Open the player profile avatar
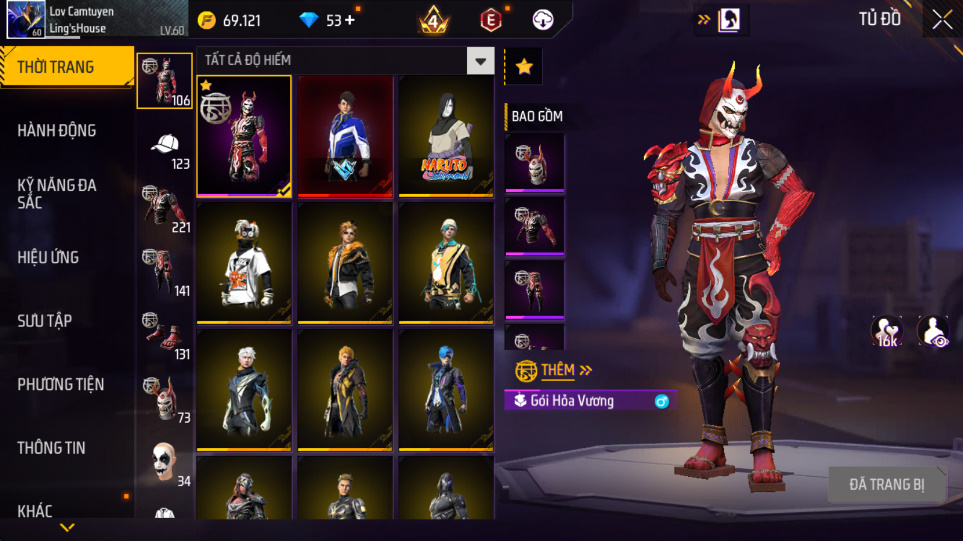Image resolution: width=963 pixels, height=541 pixels. [x=24, y=20]
